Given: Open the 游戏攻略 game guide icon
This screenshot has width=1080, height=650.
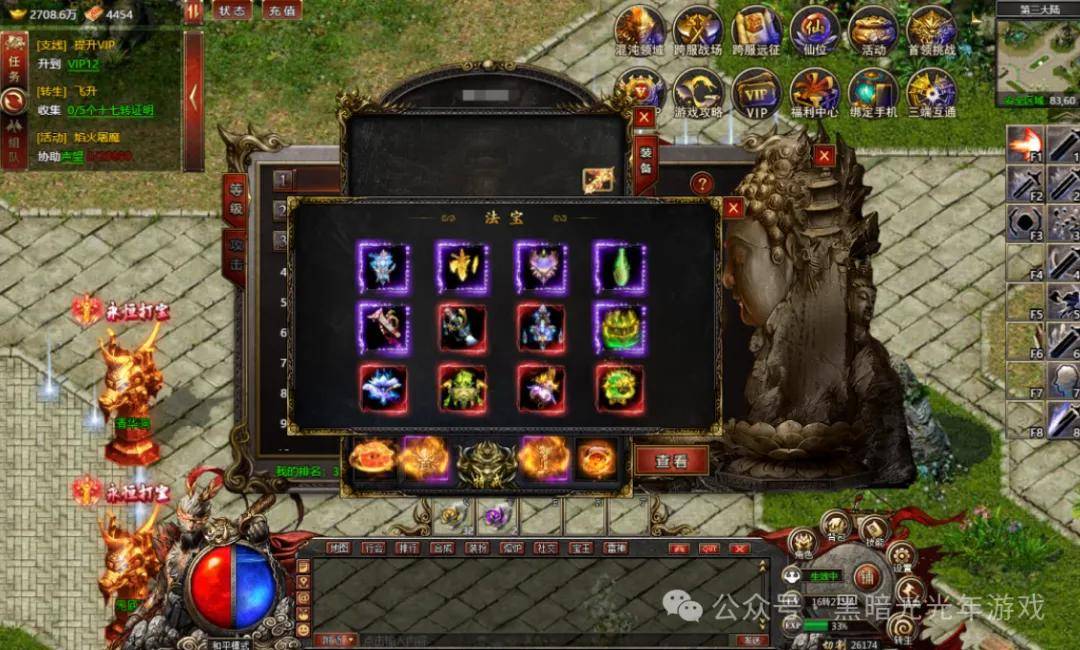Looking at the screenshot, I should coord(698,91).
